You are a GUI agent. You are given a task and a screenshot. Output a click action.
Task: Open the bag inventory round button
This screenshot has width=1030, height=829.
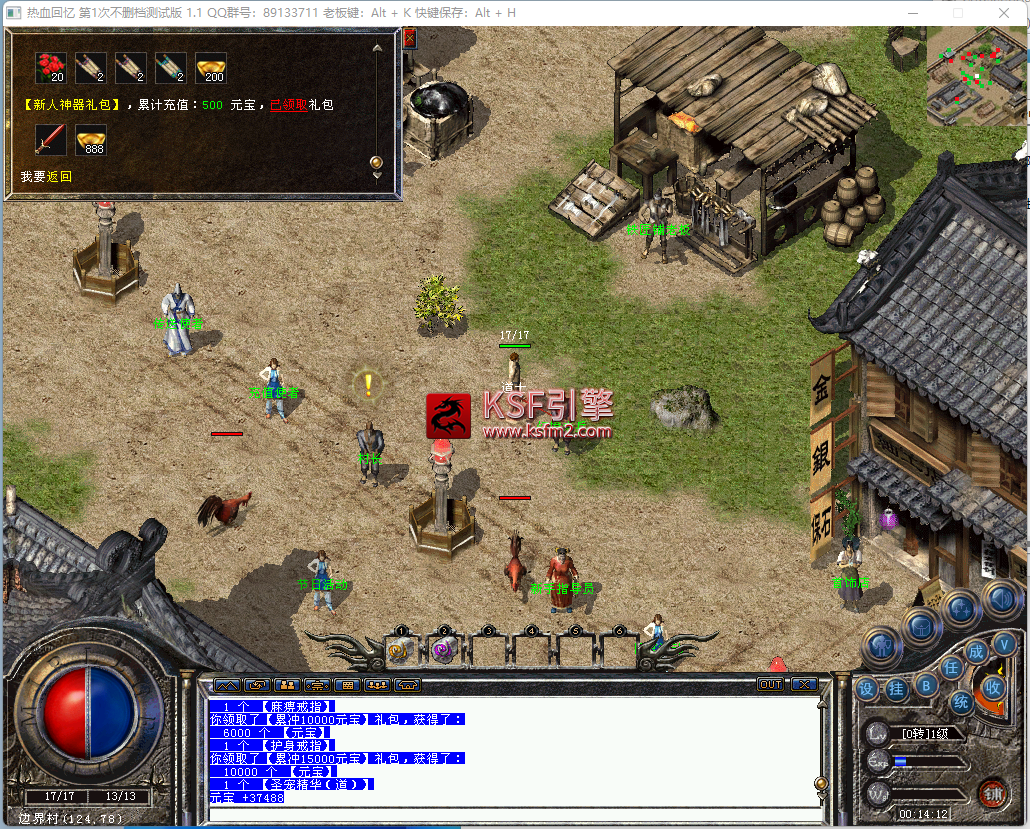[x=921, y=627]
